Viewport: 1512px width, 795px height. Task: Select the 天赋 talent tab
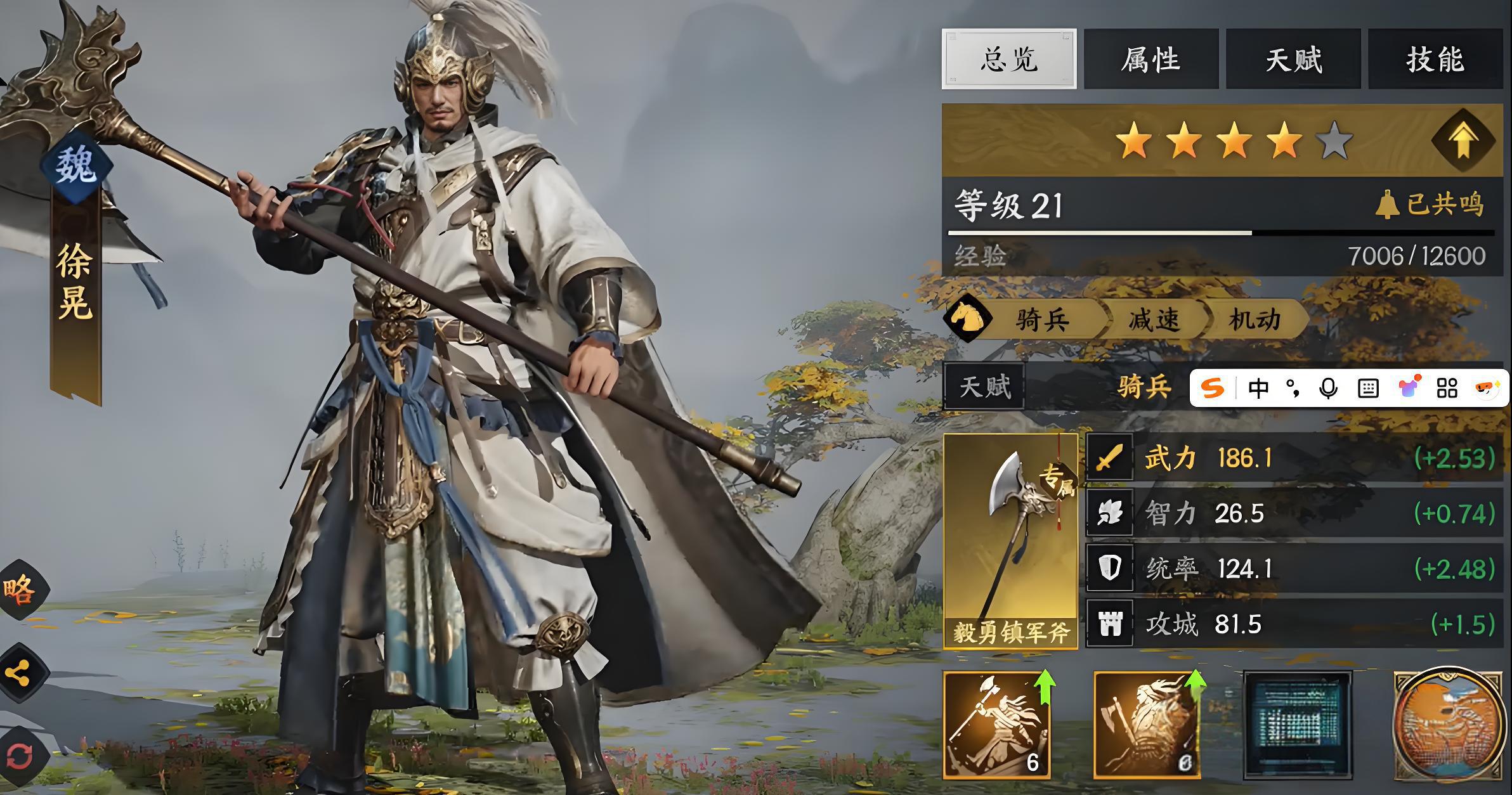(x=1293, y=59)
